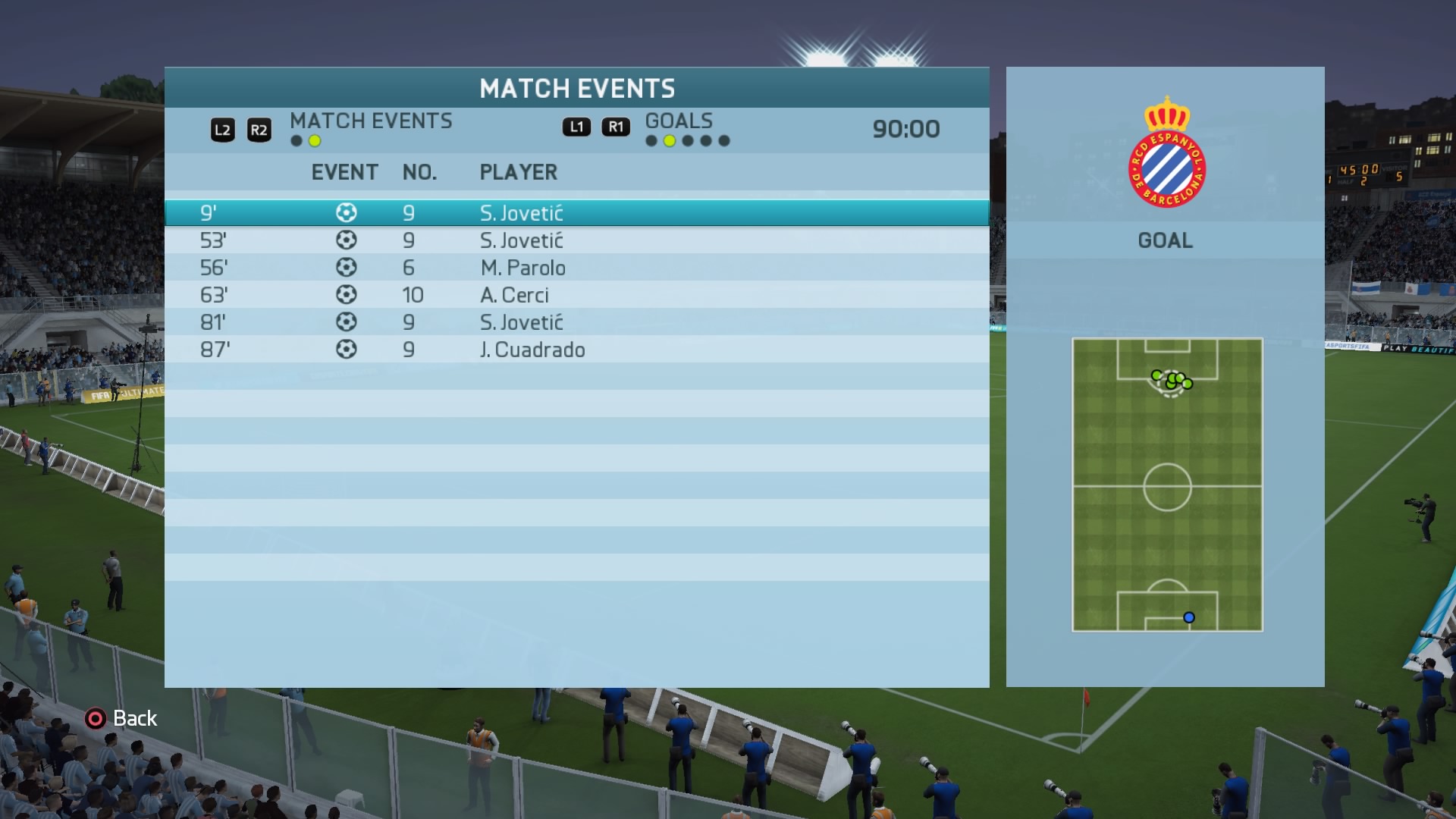Go back using the Back option
Screen dimensions: 1456x819
(x=121, y=718)
